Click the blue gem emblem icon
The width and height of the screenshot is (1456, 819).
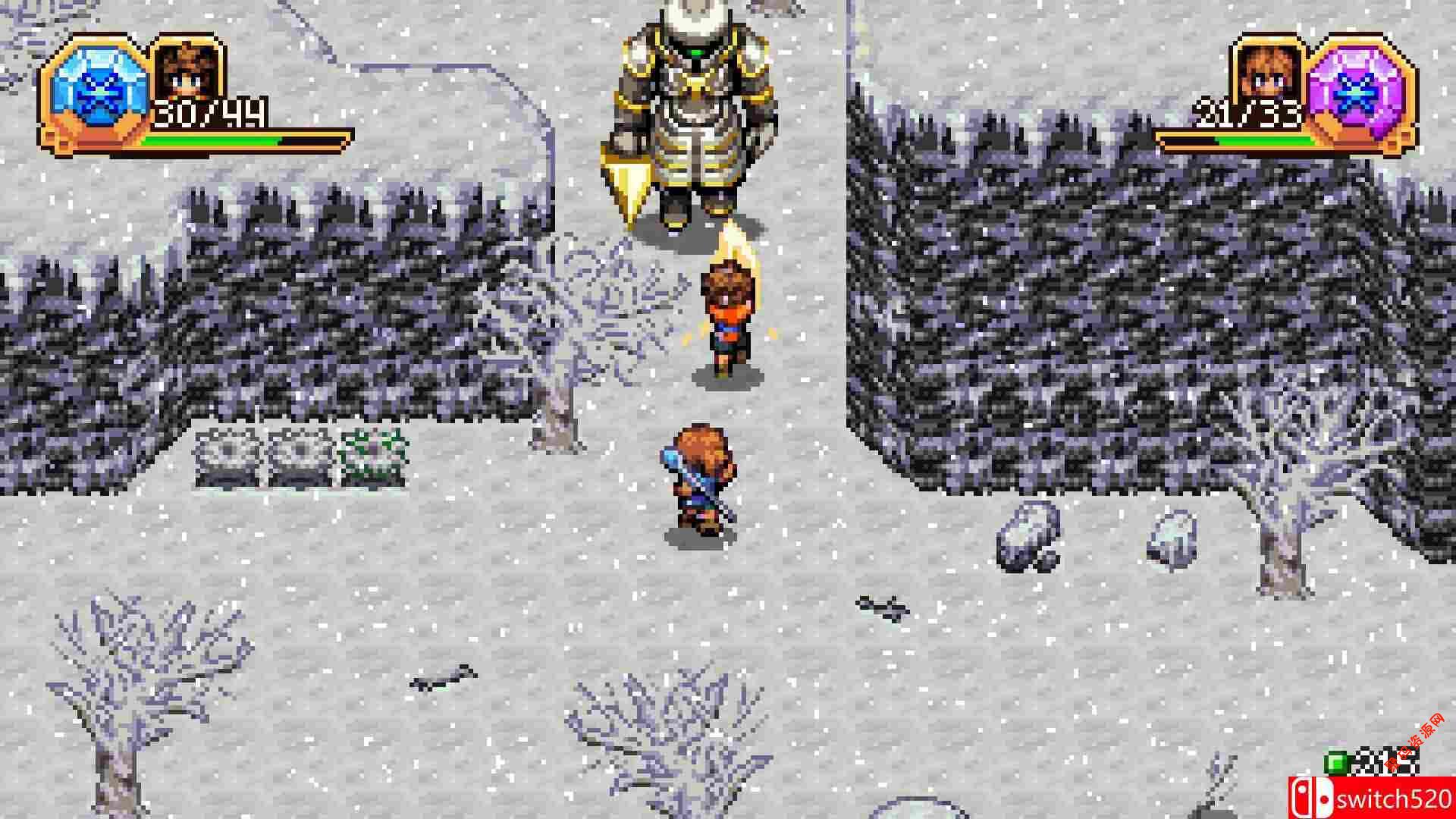pos(96,92)
